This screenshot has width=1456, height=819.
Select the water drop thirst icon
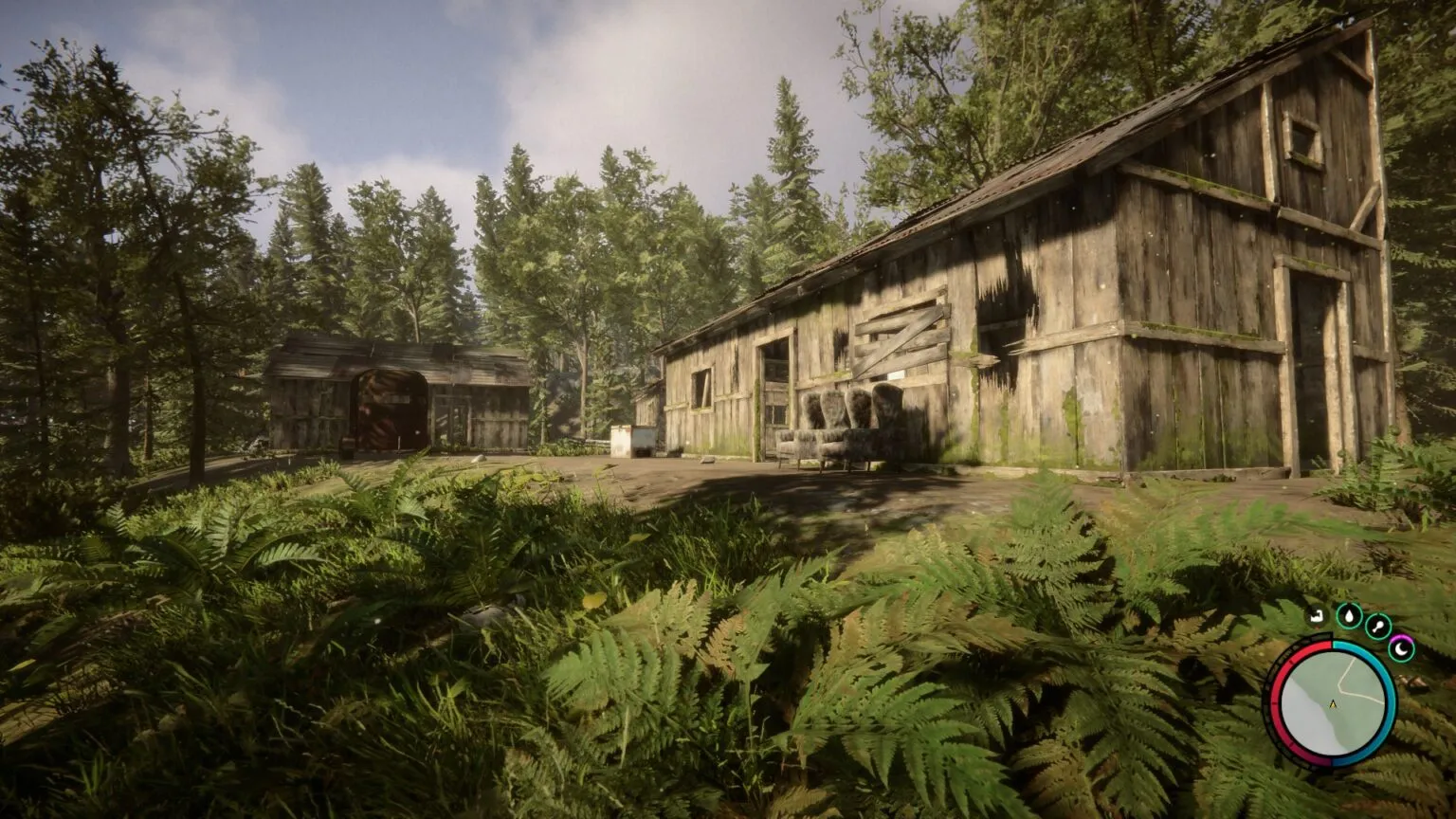(x=1347, y=616)
